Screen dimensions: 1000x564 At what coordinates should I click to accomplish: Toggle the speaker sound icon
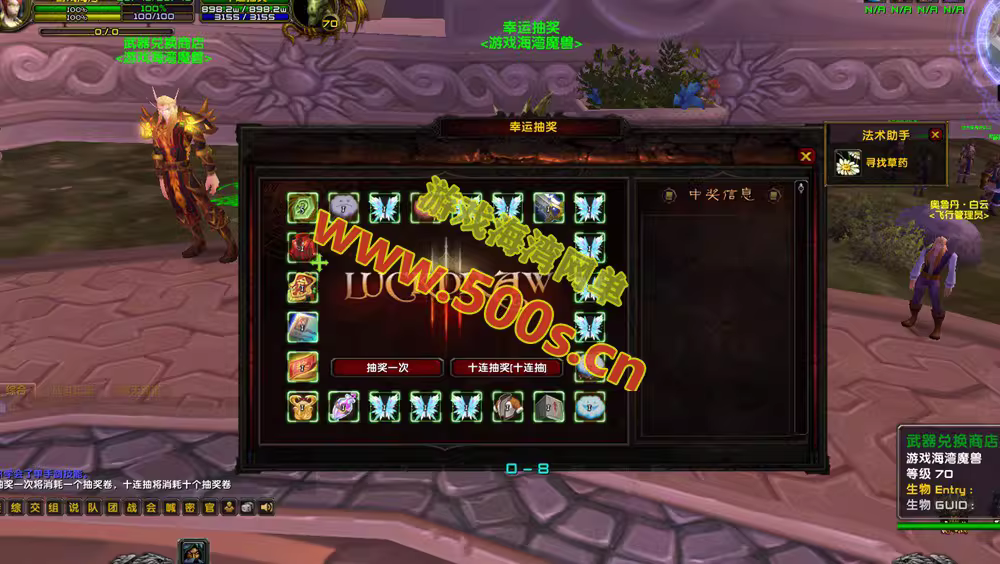267,508
